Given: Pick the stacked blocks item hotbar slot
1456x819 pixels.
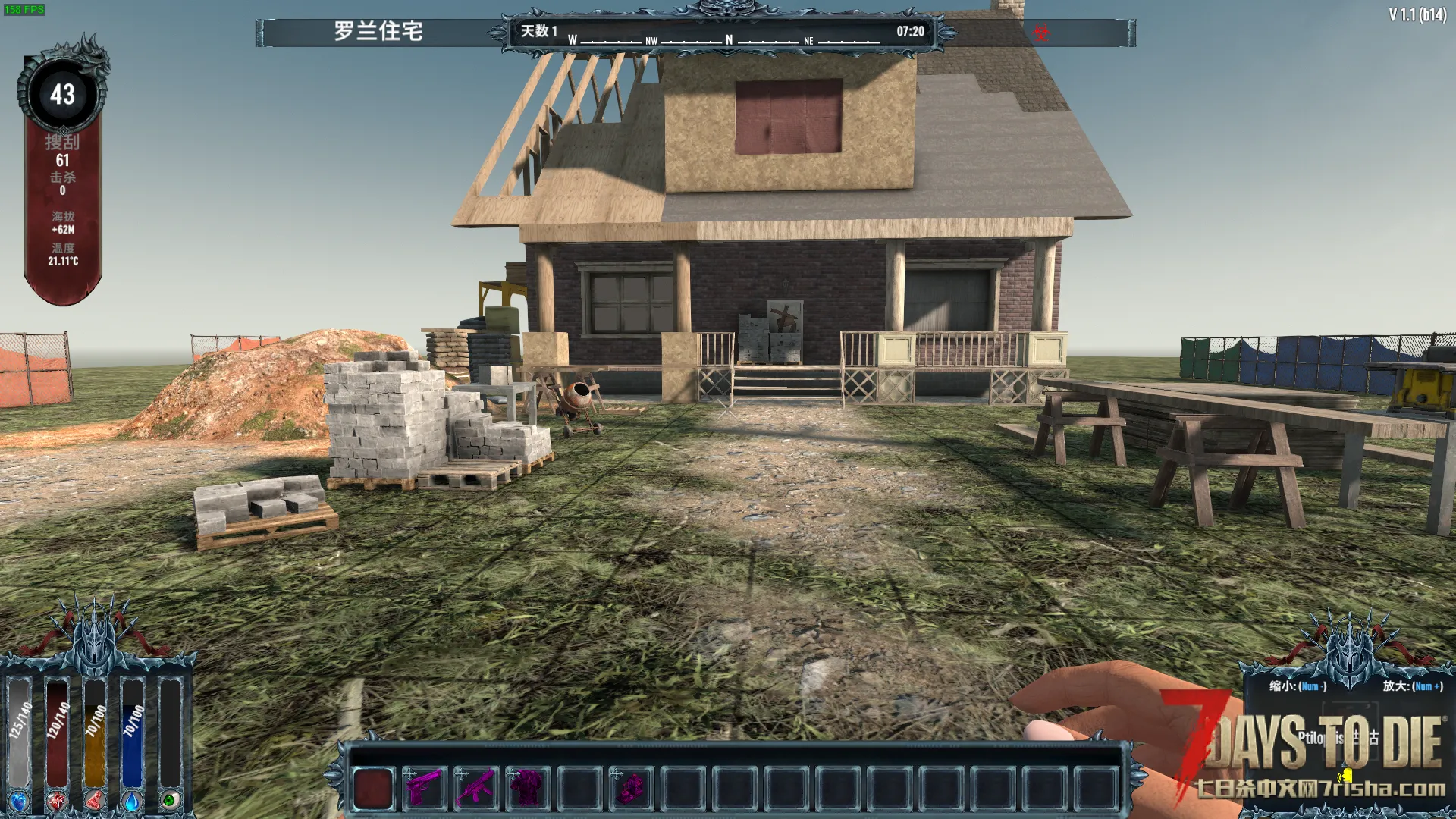Looking at the screenshot, I should 630,787.
